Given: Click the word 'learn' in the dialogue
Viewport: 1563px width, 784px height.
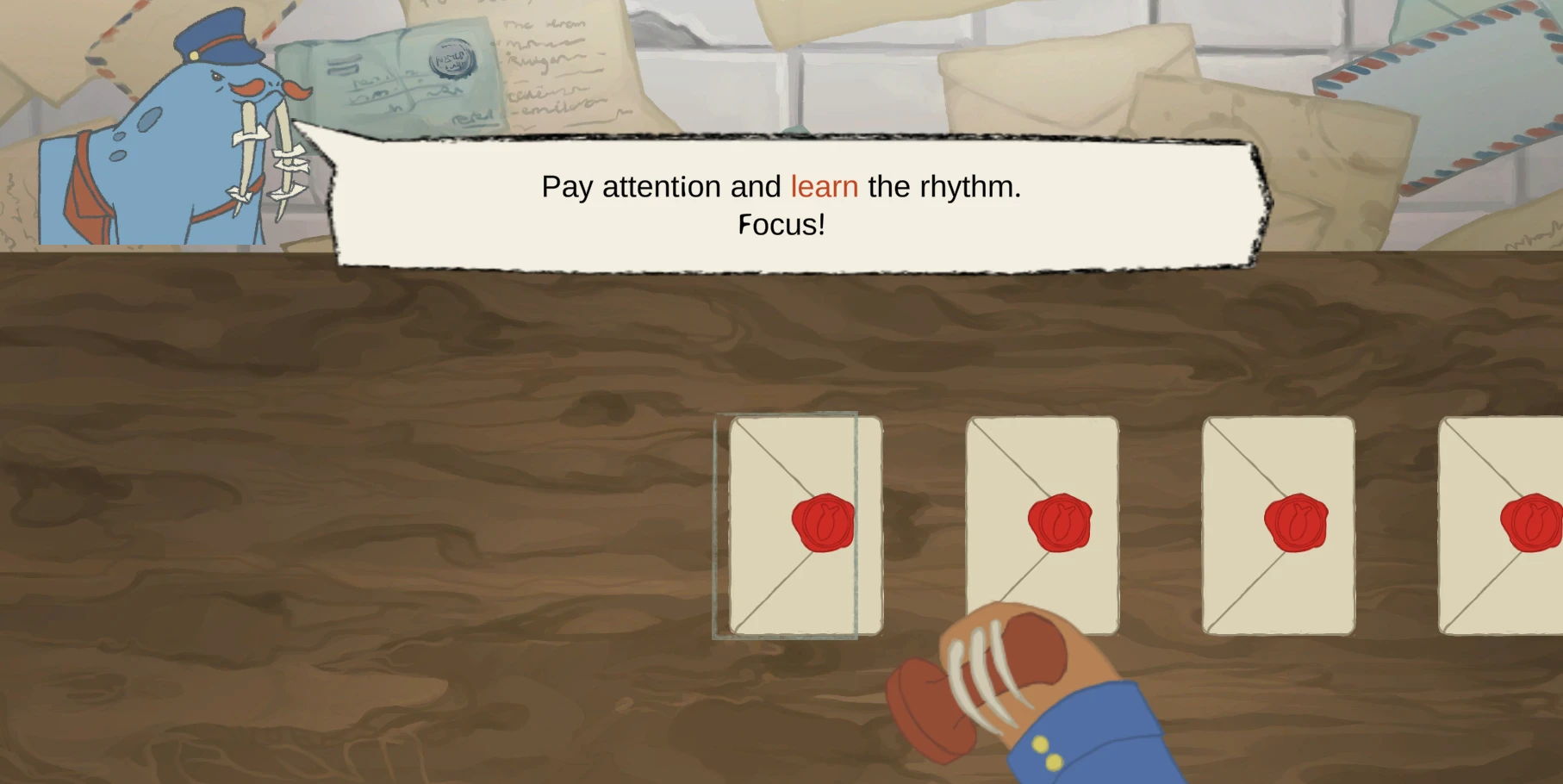Looking at the screenshot, I should pyautogui.click(x=823, y=187).
